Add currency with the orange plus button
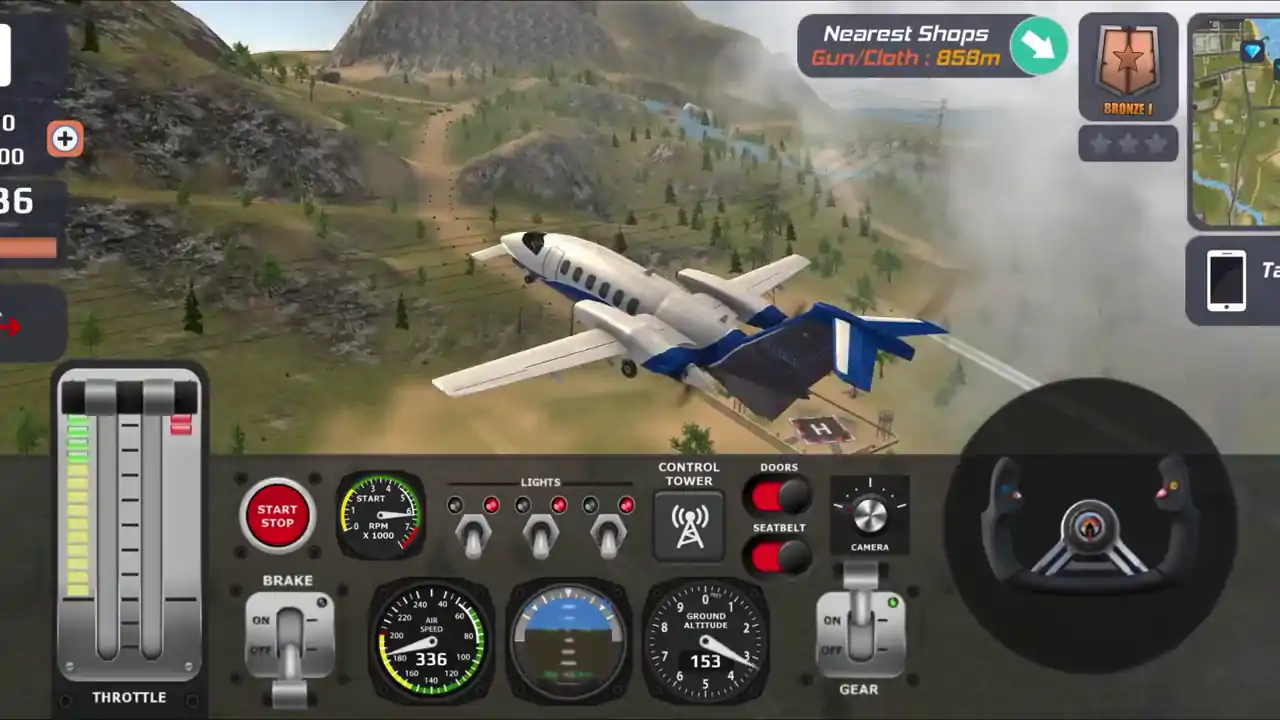 click(x=65, y=139)
